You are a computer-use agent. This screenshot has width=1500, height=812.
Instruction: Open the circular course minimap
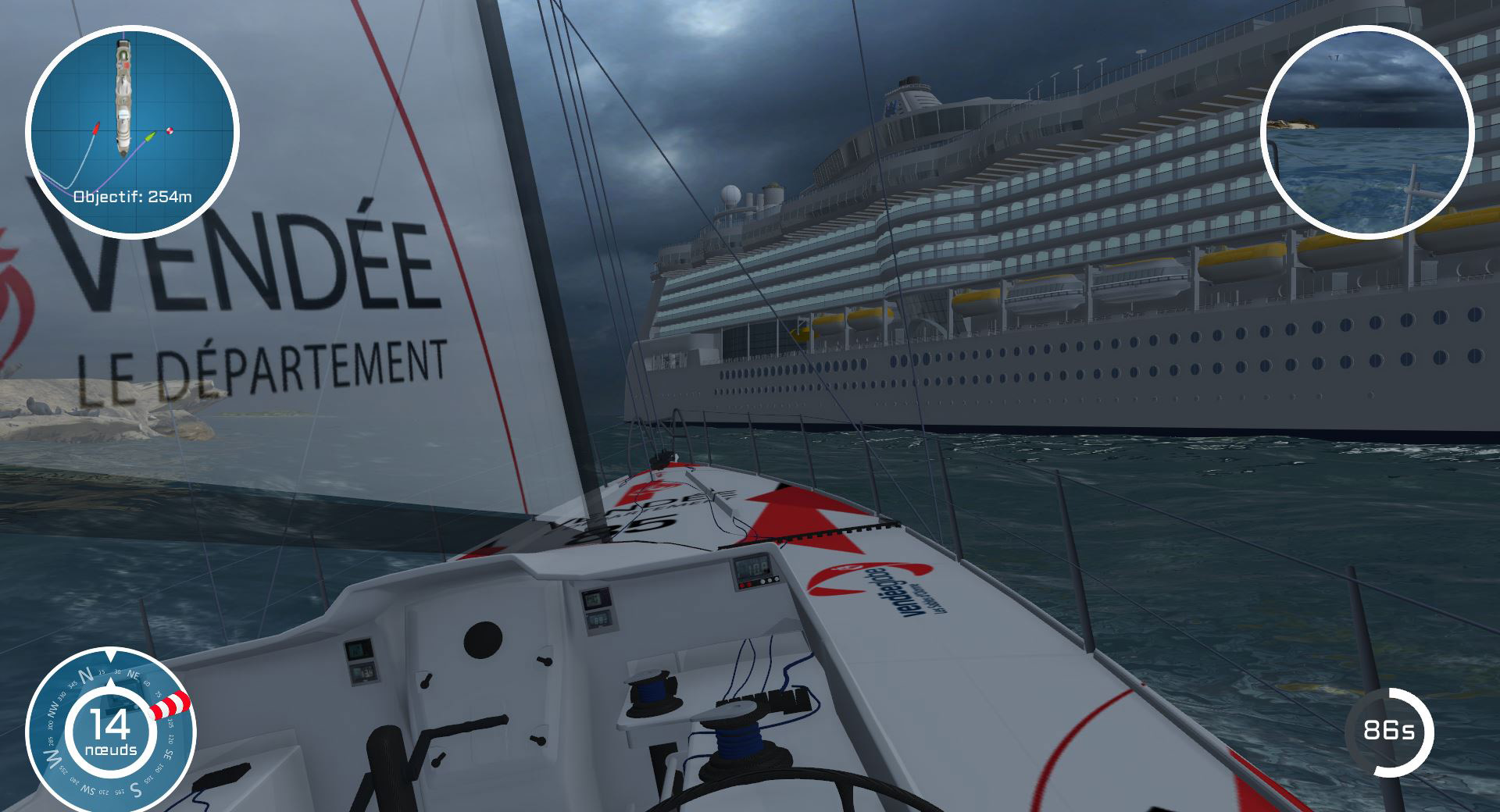pos(132,131)
